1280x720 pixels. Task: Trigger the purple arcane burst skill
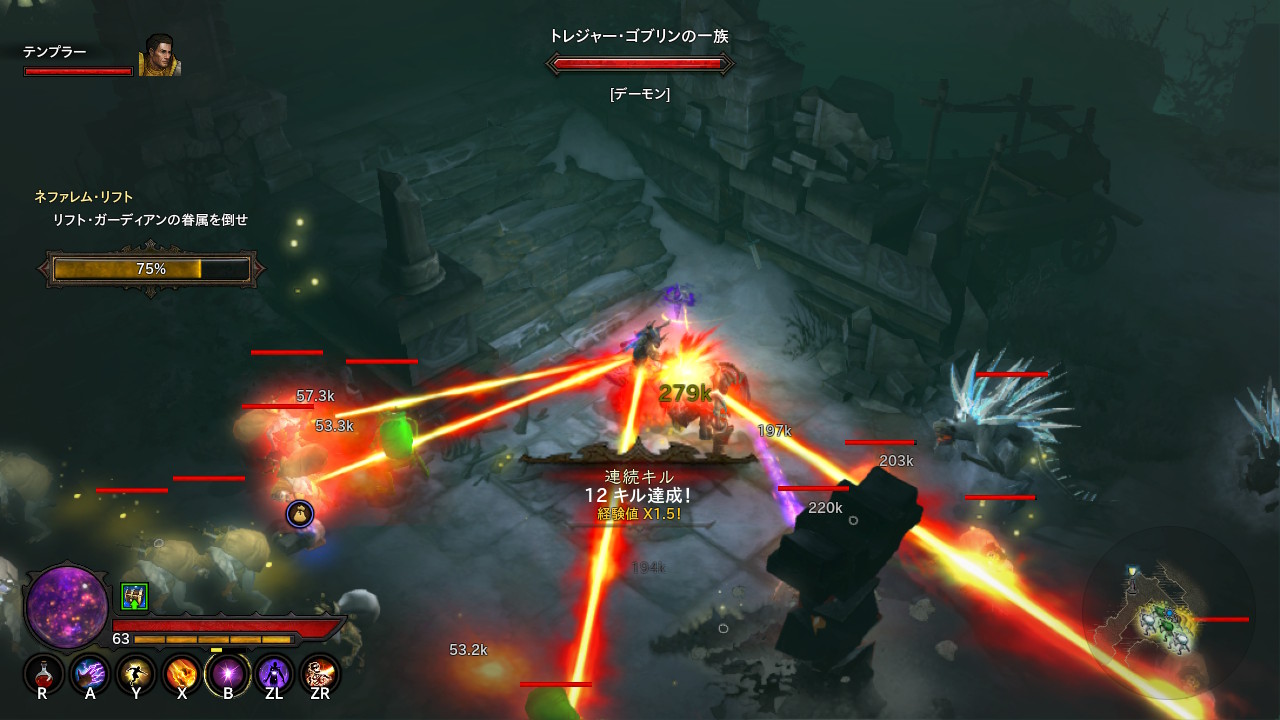(x=227, y=673)
